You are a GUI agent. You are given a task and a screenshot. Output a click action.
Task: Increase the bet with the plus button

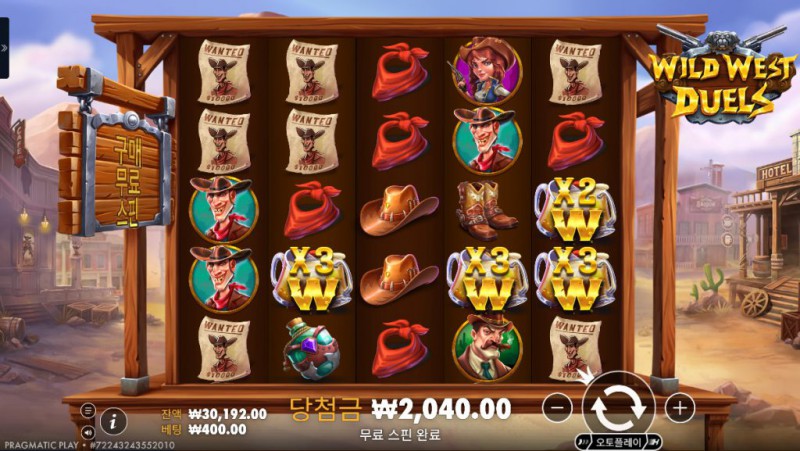(x=679, y=407)
